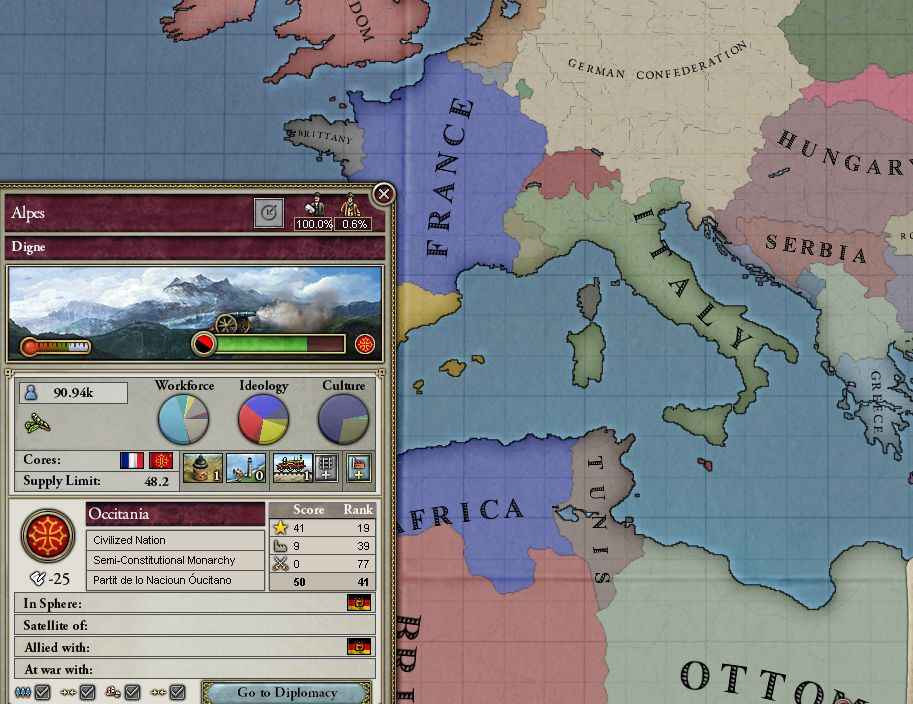Screen dimensions: 913x704
Task: Click the Ideology pie chart
Action: coord(263,420)
